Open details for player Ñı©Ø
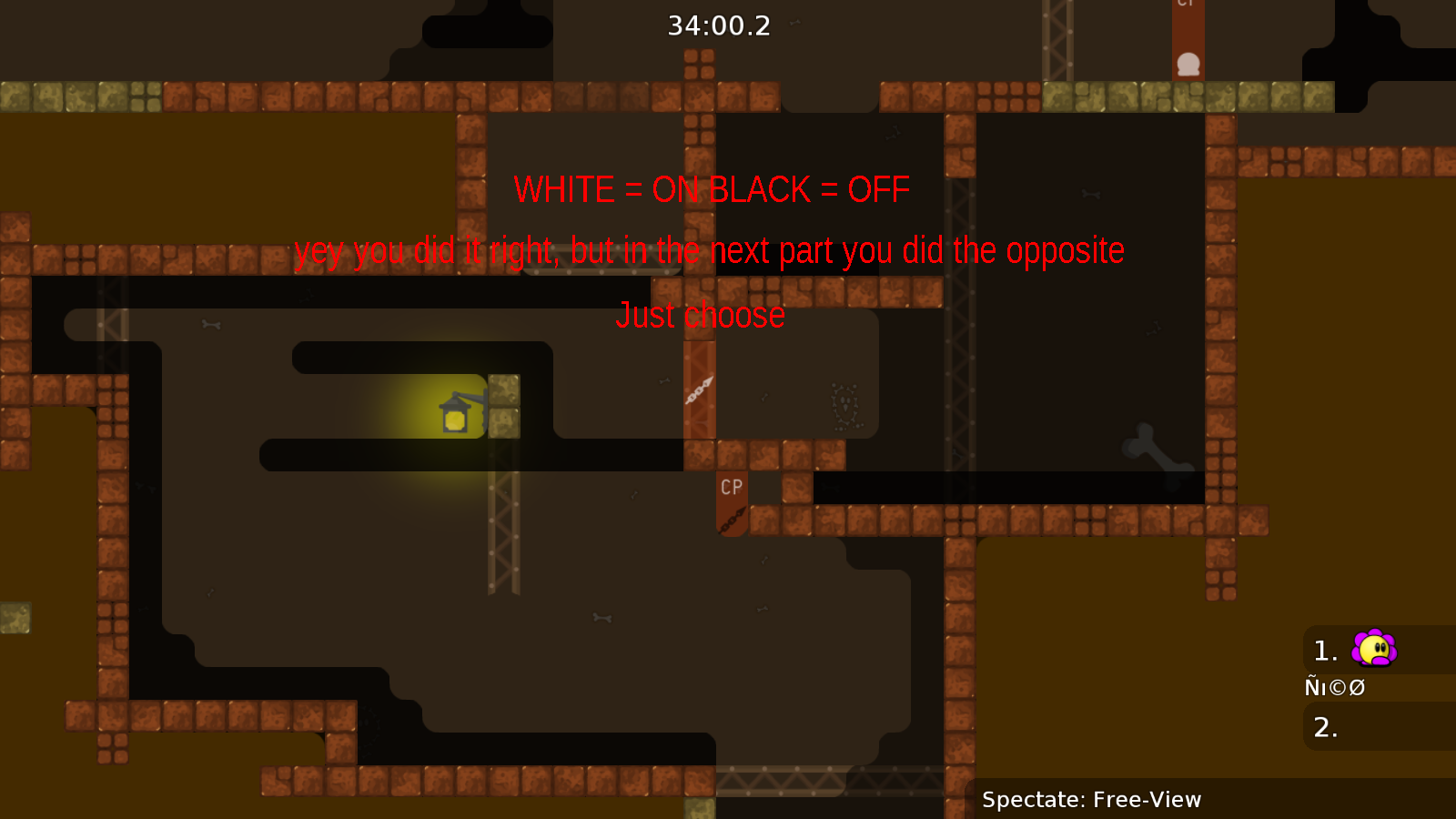The image size is (1456, 819). (1335, 688)
